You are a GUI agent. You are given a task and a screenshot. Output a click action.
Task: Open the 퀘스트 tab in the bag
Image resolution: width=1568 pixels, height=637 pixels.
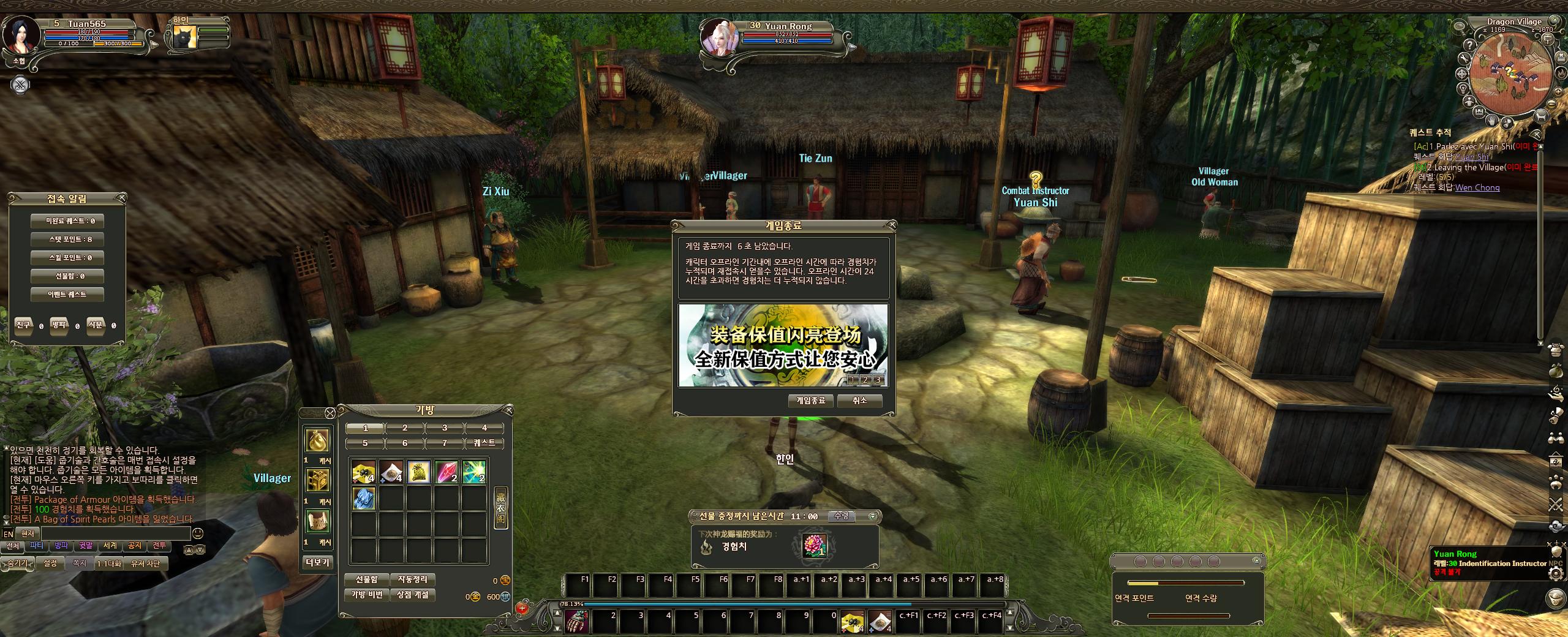coord(484,443)
